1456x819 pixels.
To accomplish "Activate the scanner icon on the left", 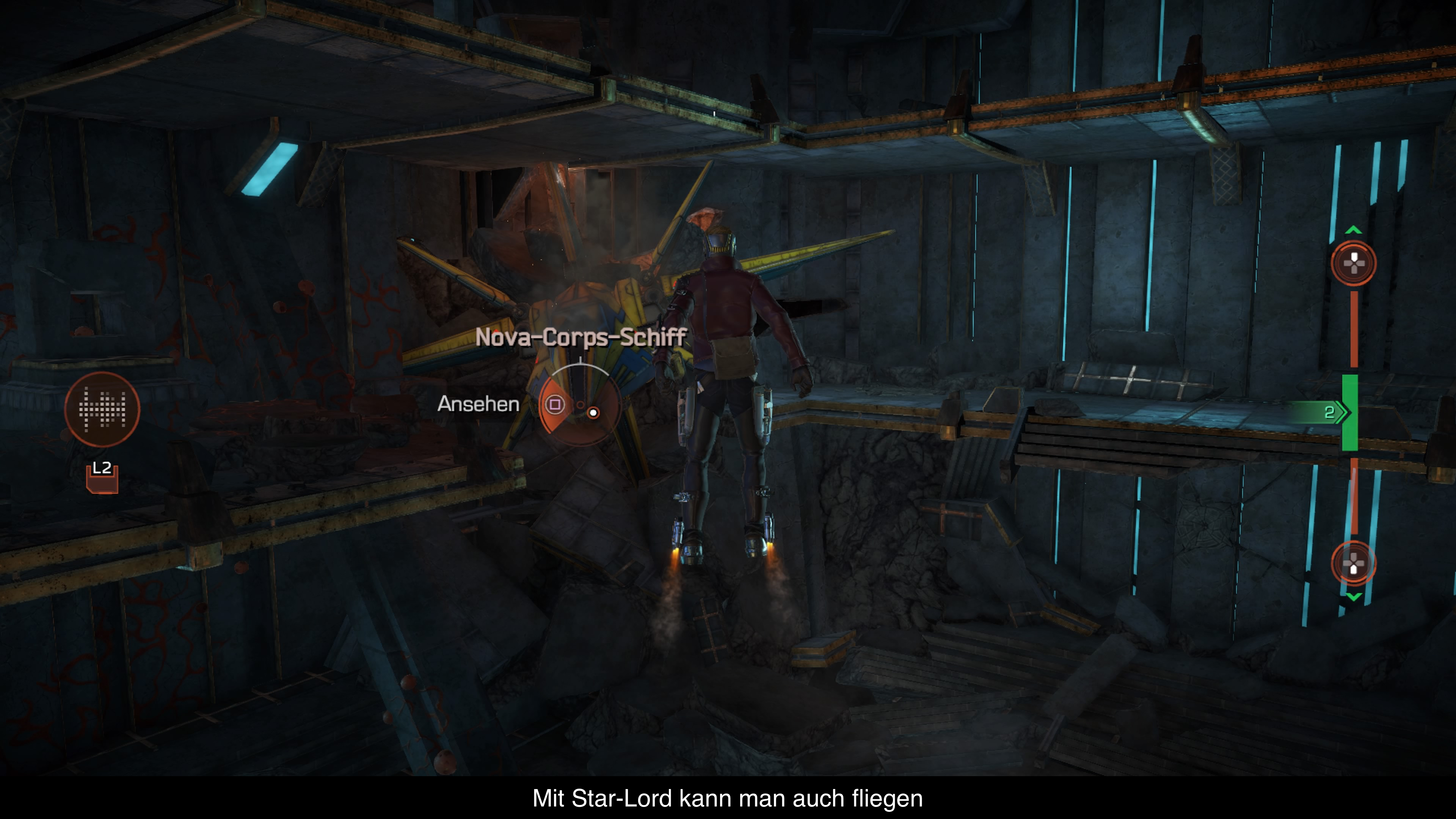I will (x=102, y=409).
